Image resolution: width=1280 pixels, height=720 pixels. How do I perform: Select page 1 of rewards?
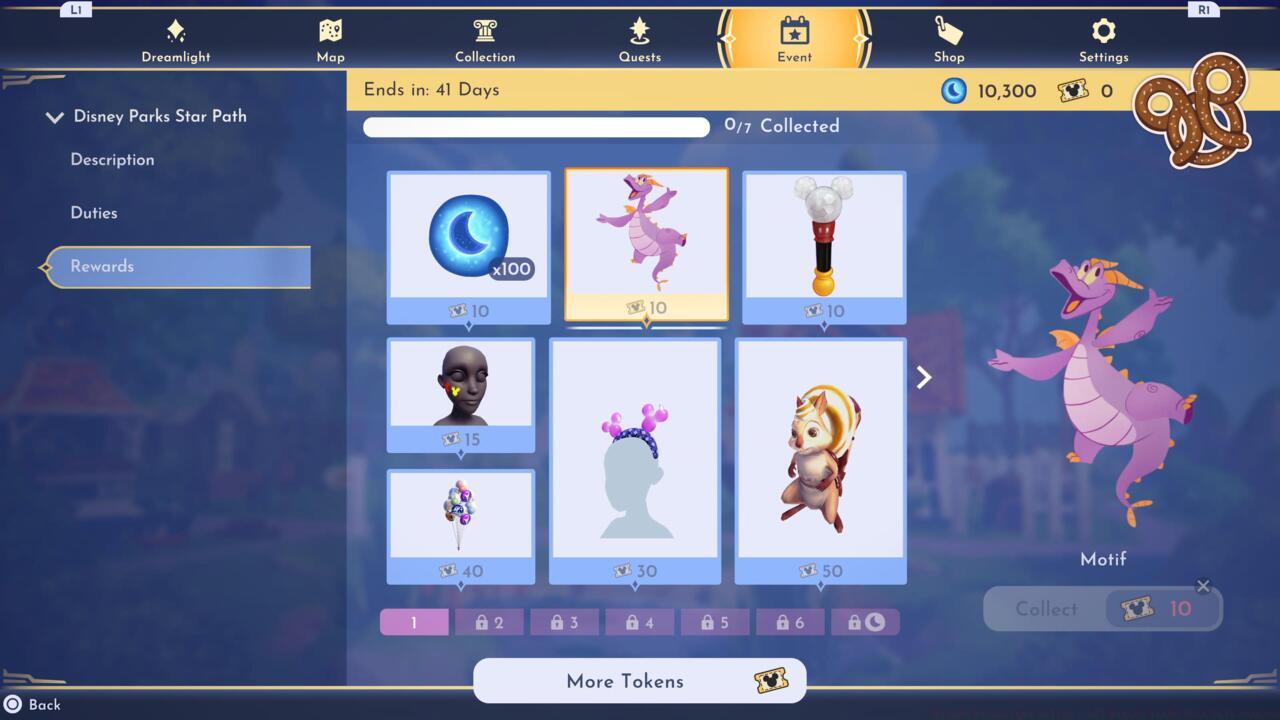pyautogui.click(x=413, y=621)
